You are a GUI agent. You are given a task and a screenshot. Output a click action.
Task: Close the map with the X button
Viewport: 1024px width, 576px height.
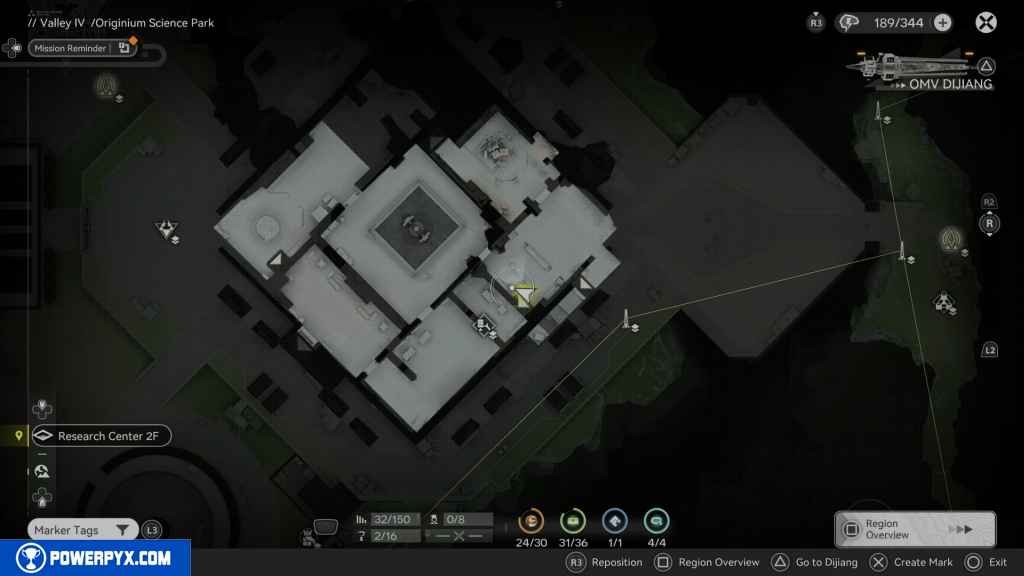click(986, 23)
